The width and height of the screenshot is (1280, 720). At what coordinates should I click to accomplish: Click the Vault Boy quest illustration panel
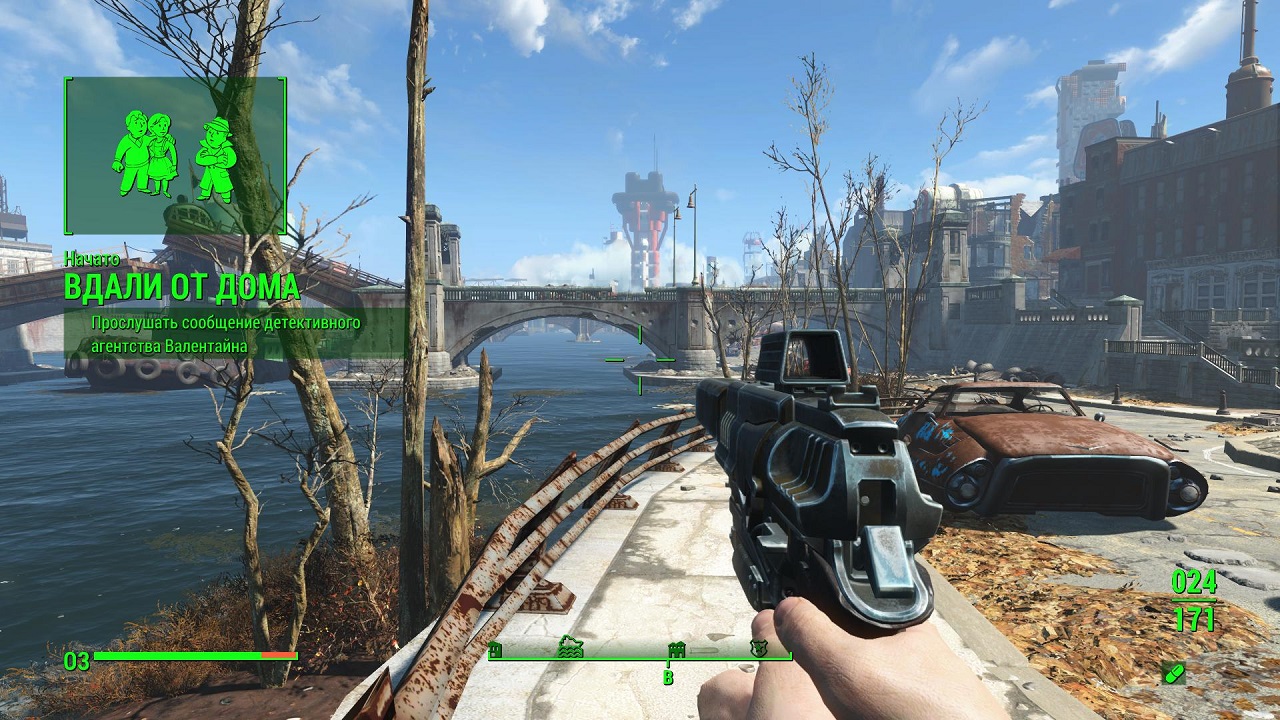coord(175,156)
